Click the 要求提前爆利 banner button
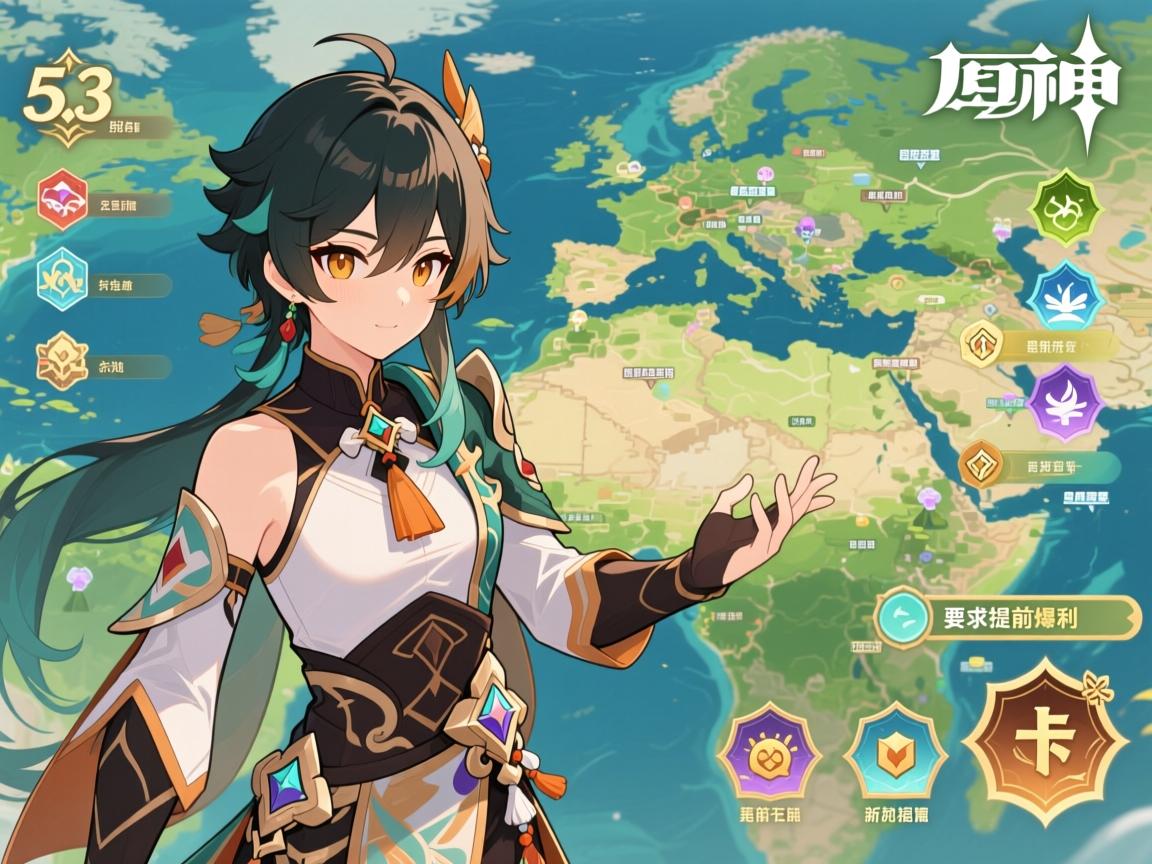This screenshot has width=1152, height=864. [1008, 617]
